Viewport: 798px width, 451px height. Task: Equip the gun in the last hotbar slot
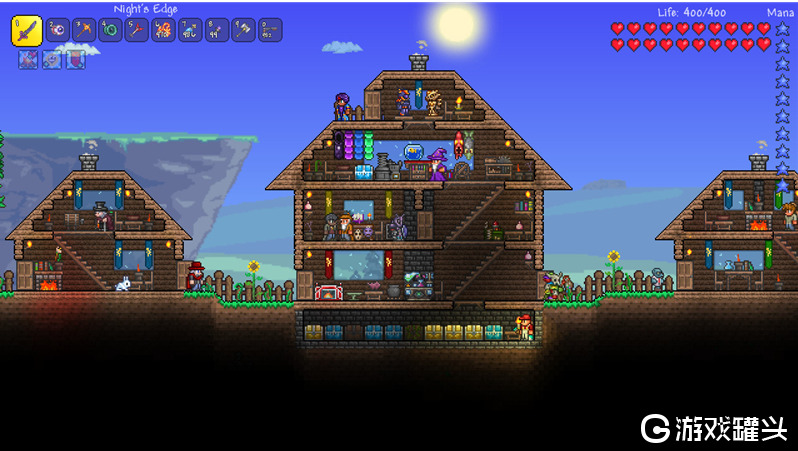click(269, 30)
